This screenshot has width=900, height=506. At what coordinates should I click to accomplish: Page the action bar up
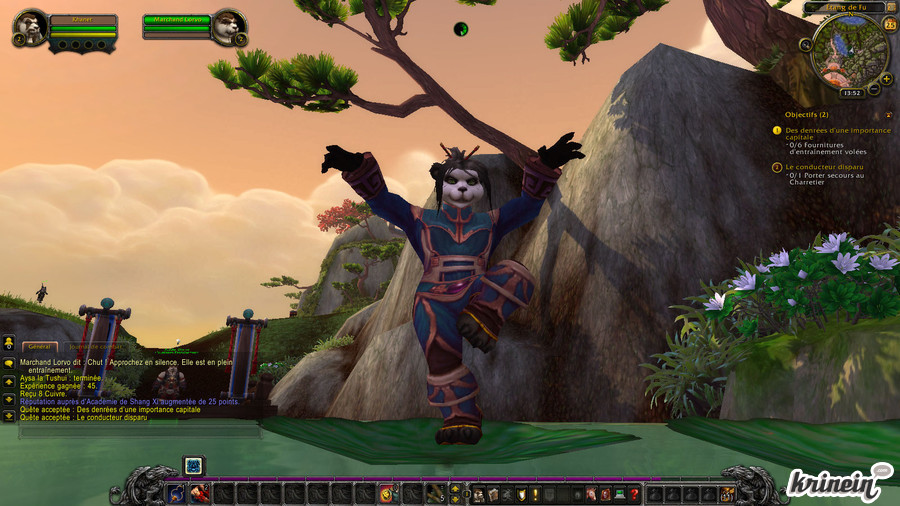pos(457,487)
